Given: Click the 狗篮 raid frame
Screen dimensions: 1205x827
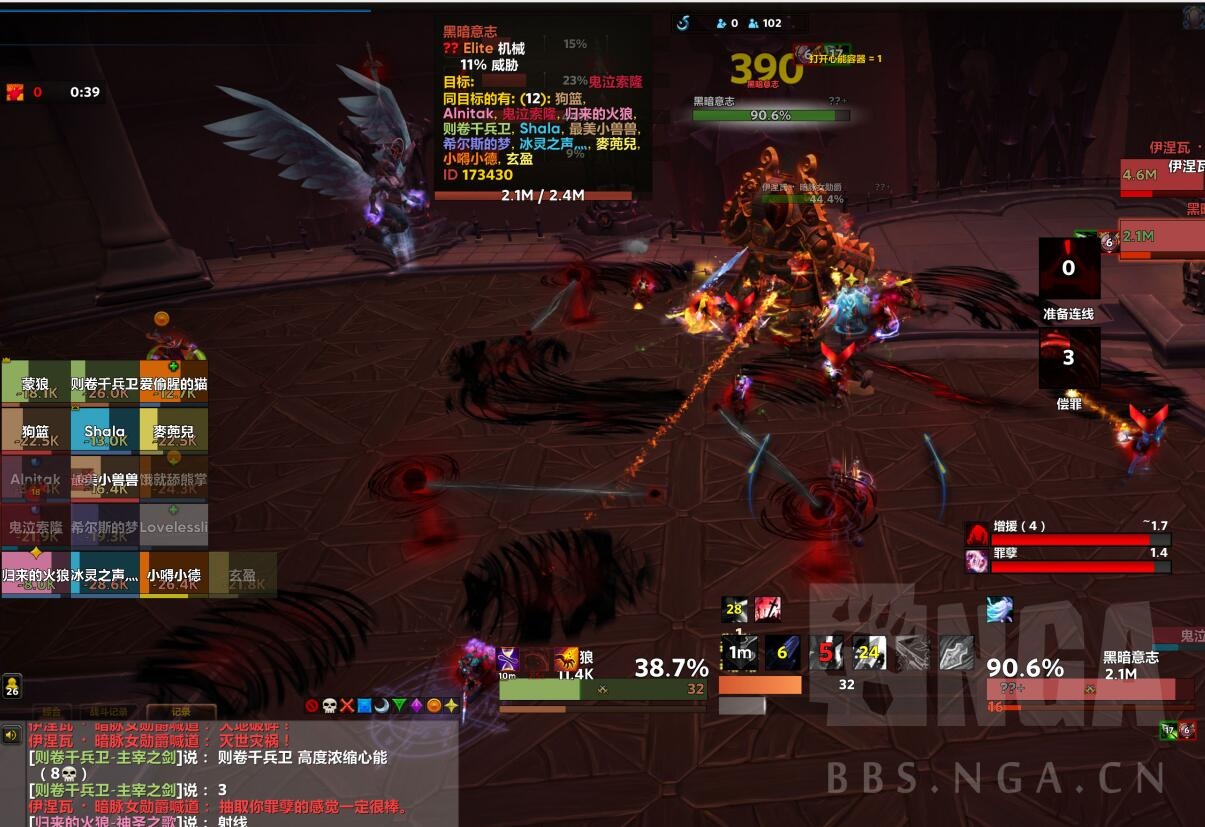Looking at the screenshot, I should (x=35, y=431).
